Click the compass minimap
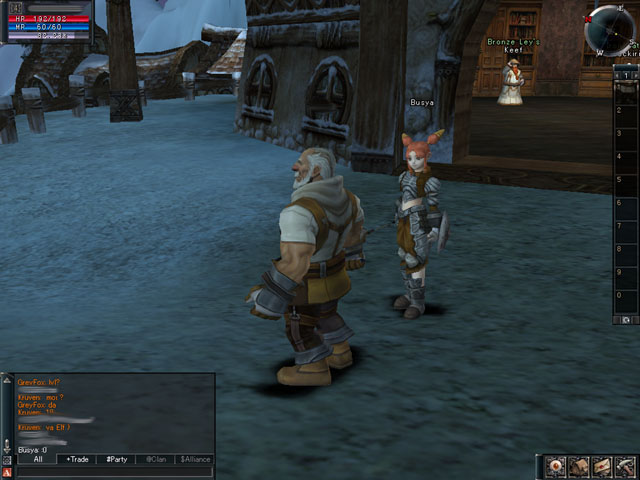 (x=610, y=28)
